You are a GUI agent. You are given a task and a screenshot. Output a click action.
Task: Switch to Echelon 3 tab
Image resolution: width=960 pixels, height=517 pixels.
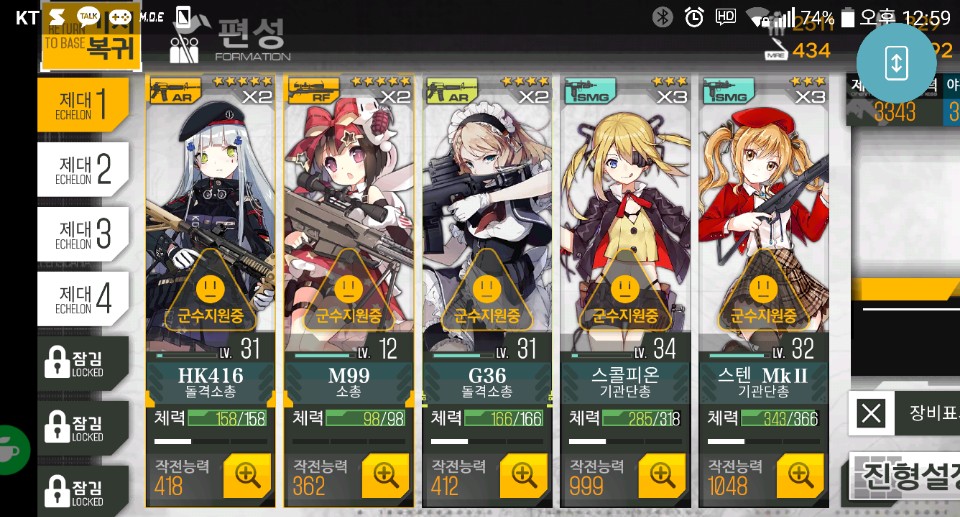[x=84, y=233]
